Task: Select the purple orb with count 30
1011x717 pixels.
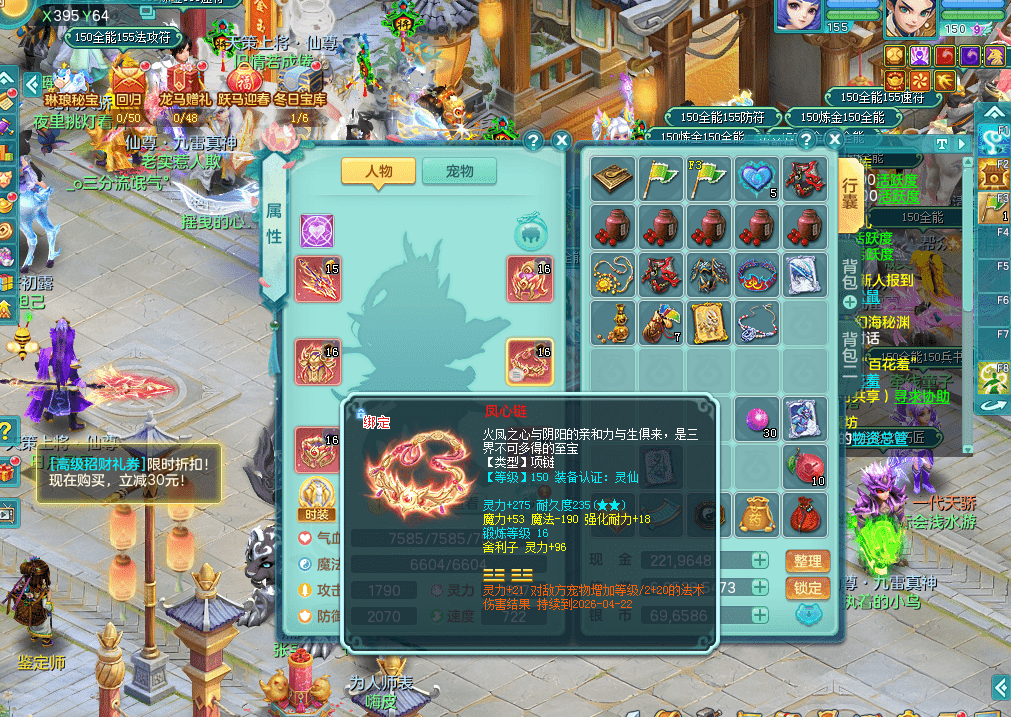Action: point(757,420)
